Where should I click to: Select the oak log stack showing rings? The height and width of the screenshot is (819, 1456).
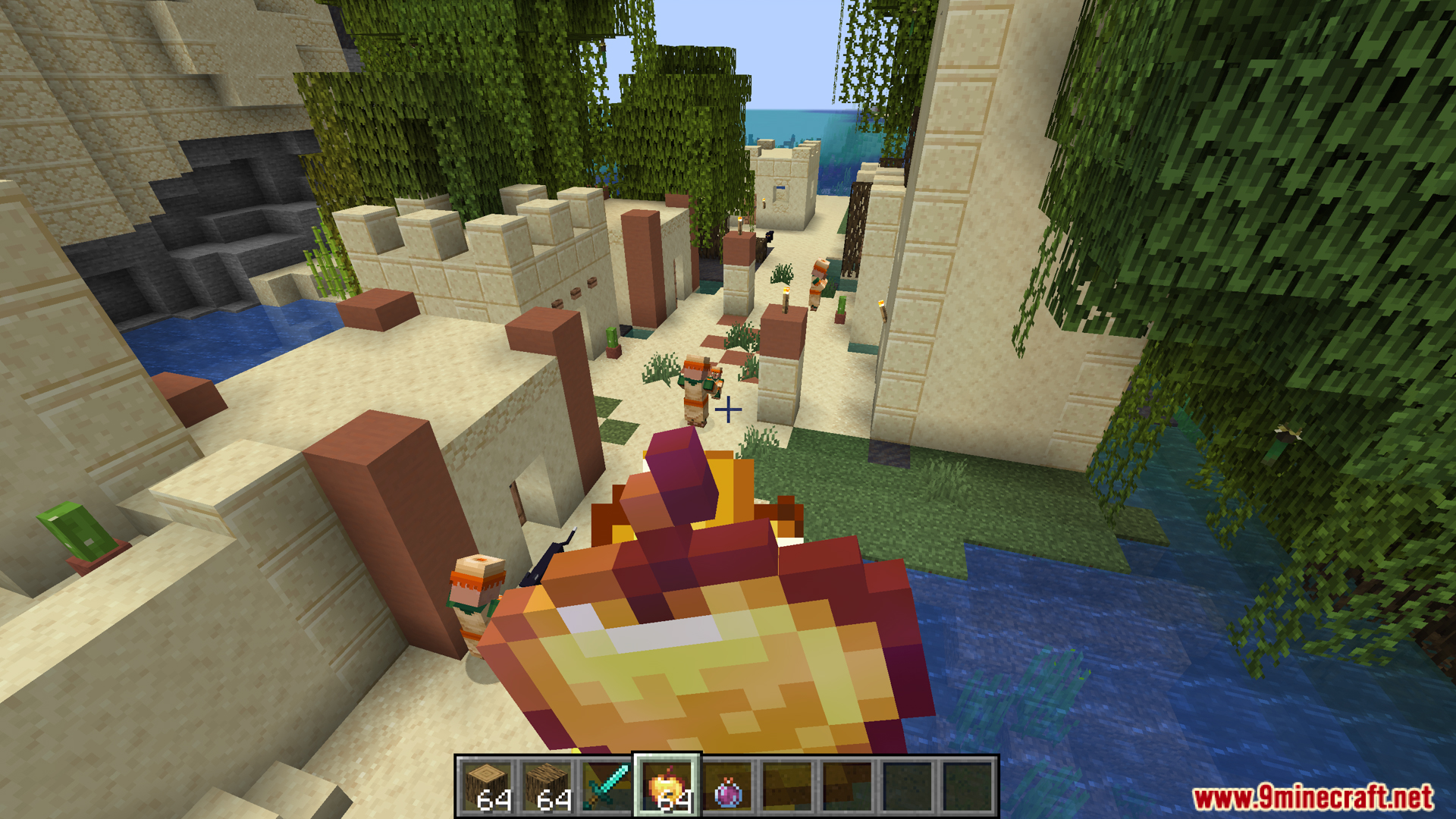point(487,786)
